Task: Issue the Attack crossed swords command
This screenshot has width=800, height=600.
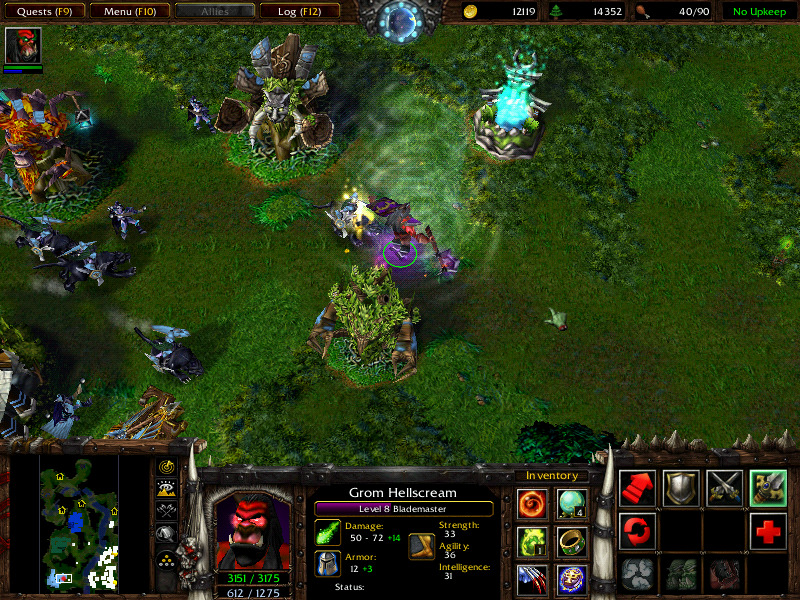Action: pyautogui.click(x=725, y=489)
